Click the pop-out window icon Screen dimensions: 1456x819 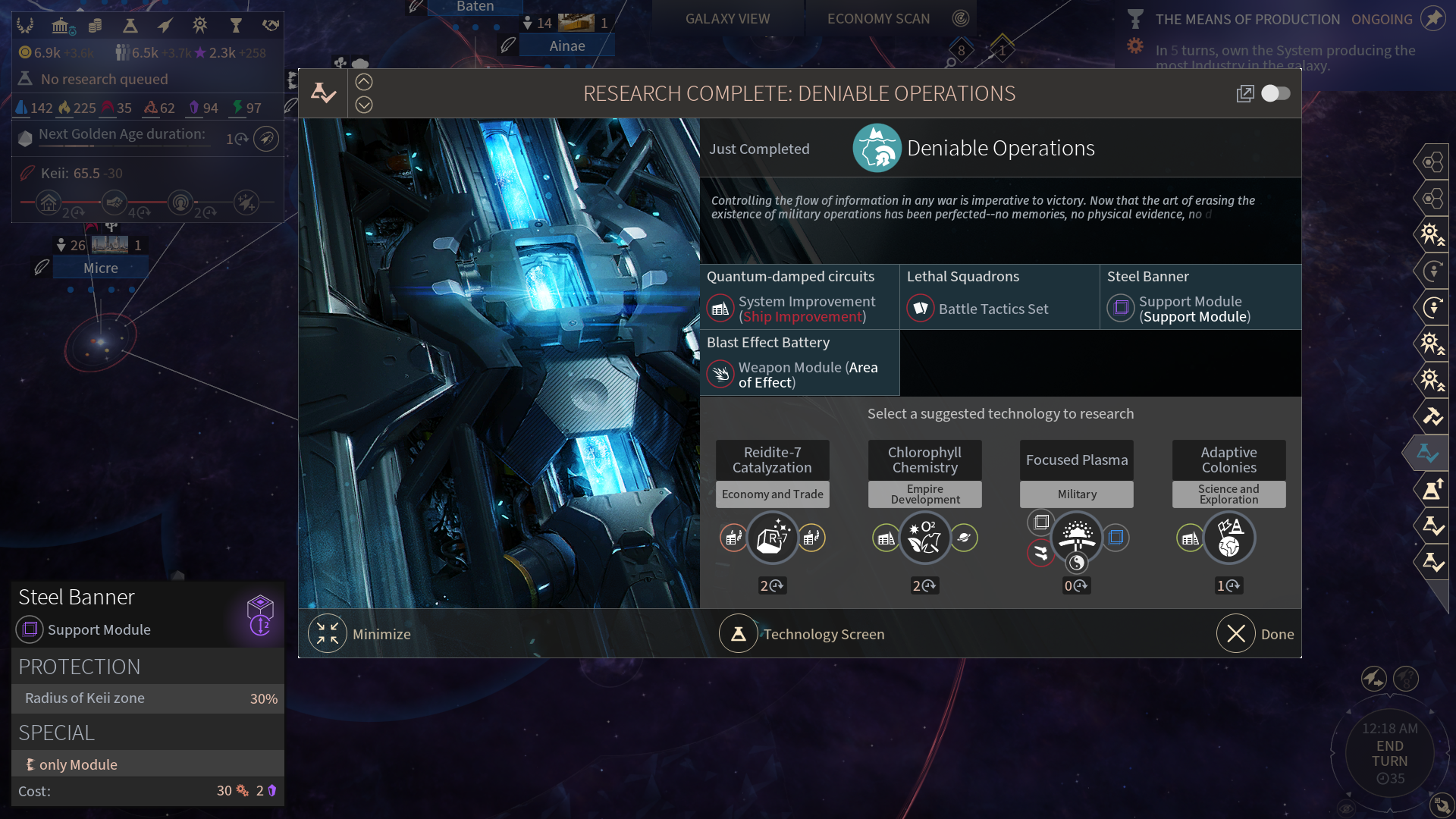tap(1245, 93)
